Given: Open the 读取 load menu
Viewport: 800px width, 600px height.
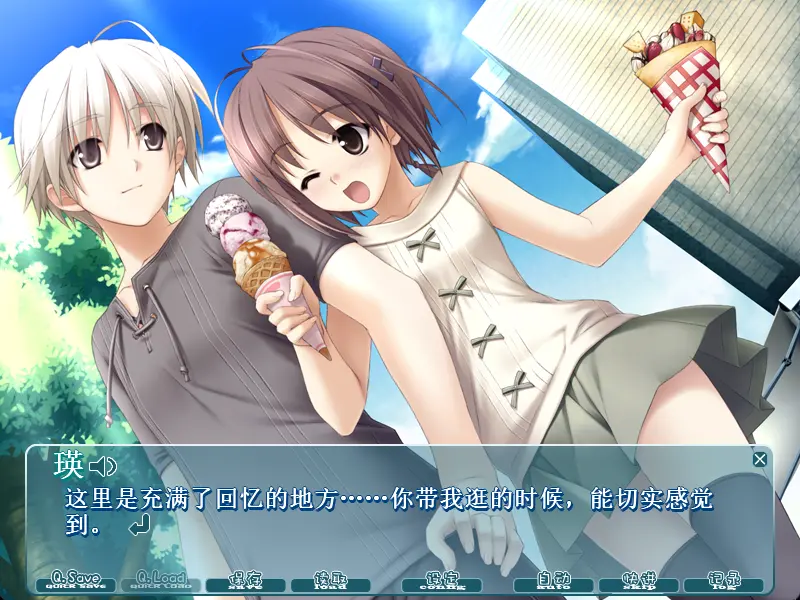Looking at the screenshot, I should pos(330,580).
